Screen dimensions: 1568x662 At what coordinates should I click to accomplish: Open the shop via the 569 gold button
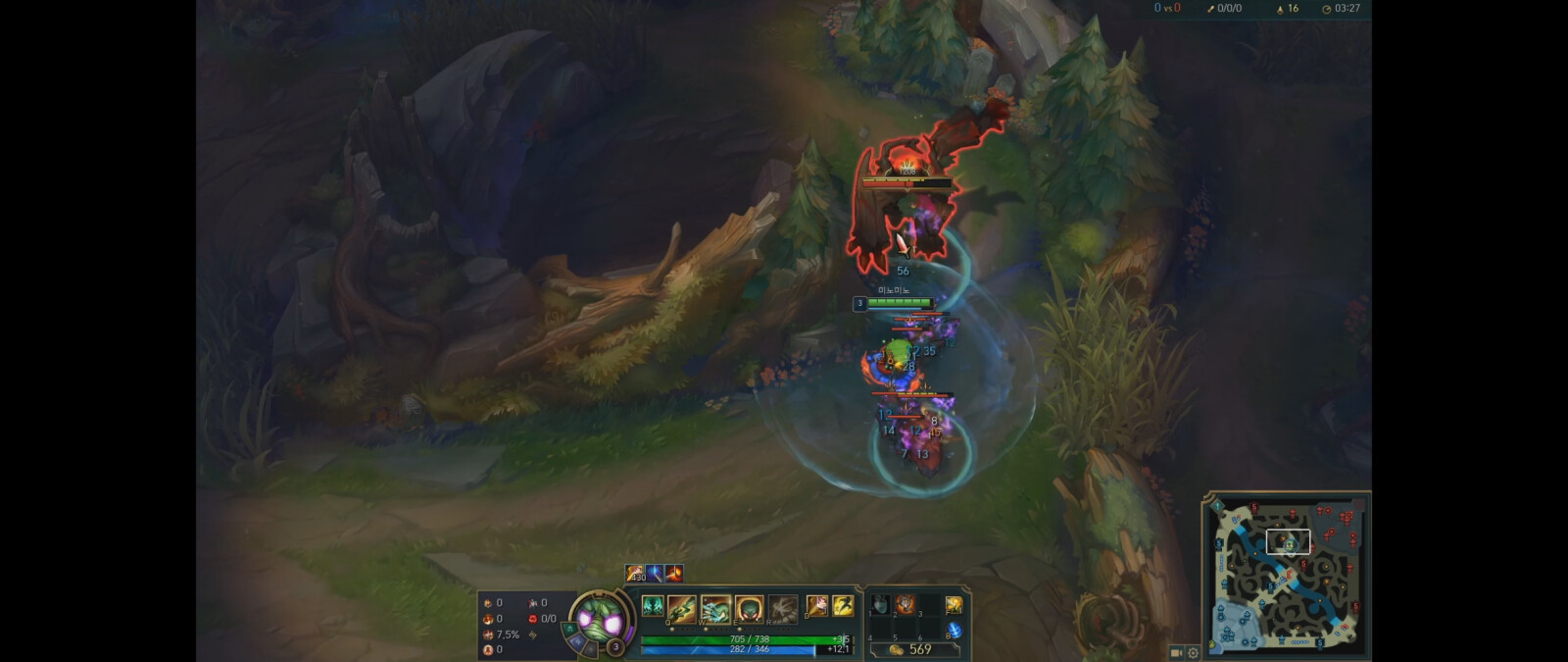tap(911, 649)
